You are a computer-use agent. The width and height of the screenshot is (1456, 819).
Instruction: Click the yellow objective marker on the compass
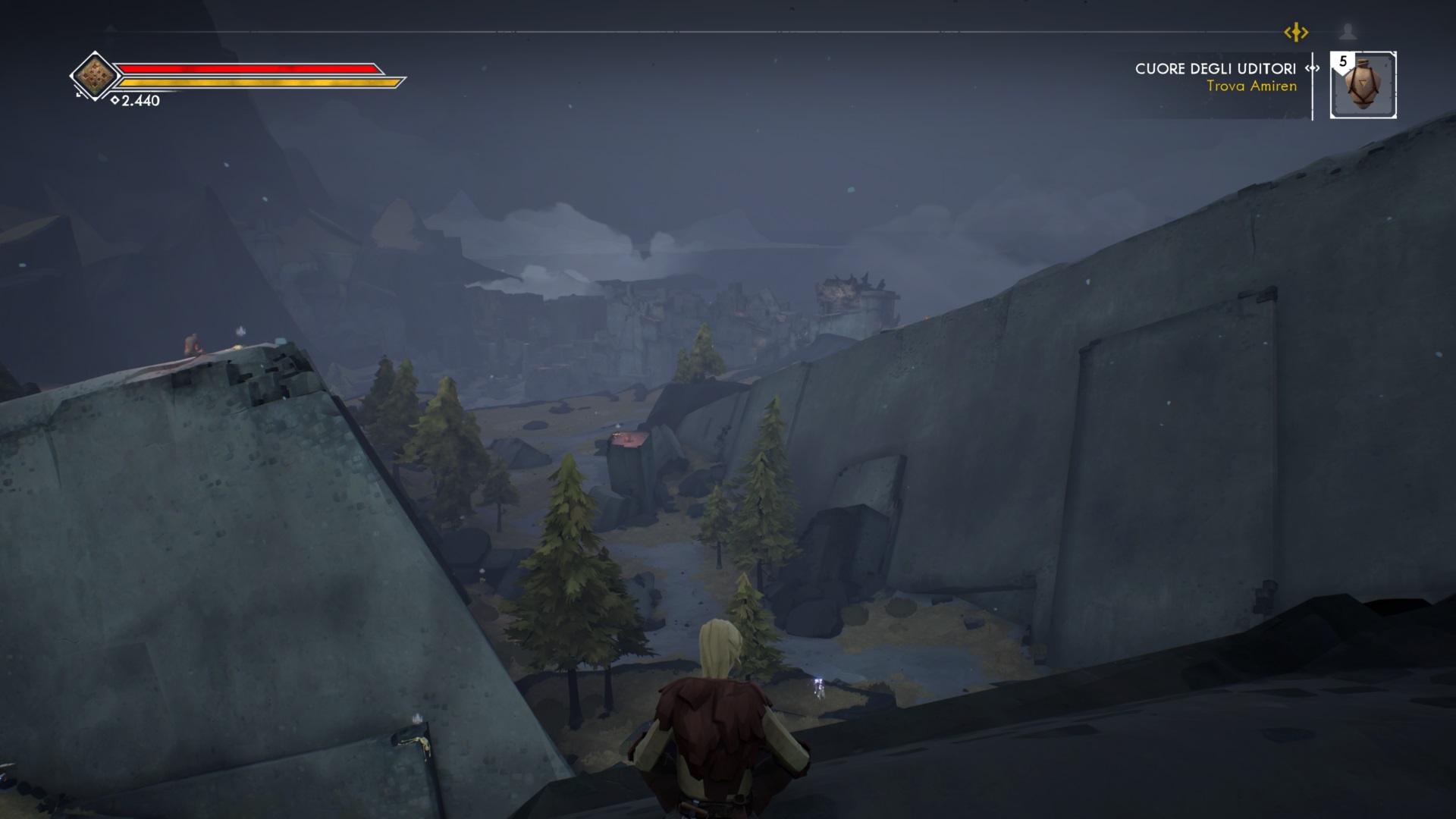pyautogui.click(x=1296, y=33)
